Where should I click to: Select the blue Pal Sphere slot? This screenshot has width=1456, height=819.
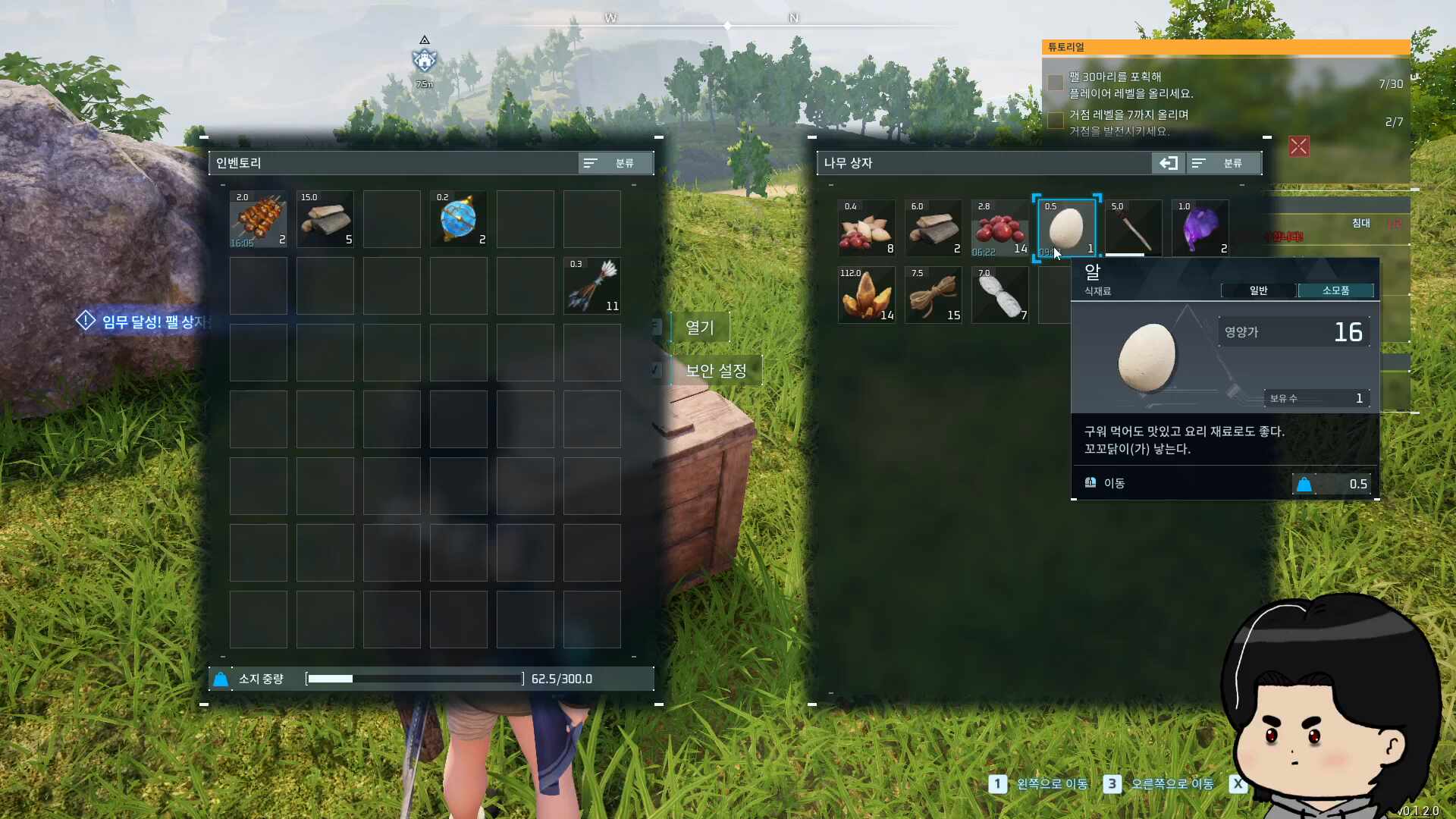459,219
